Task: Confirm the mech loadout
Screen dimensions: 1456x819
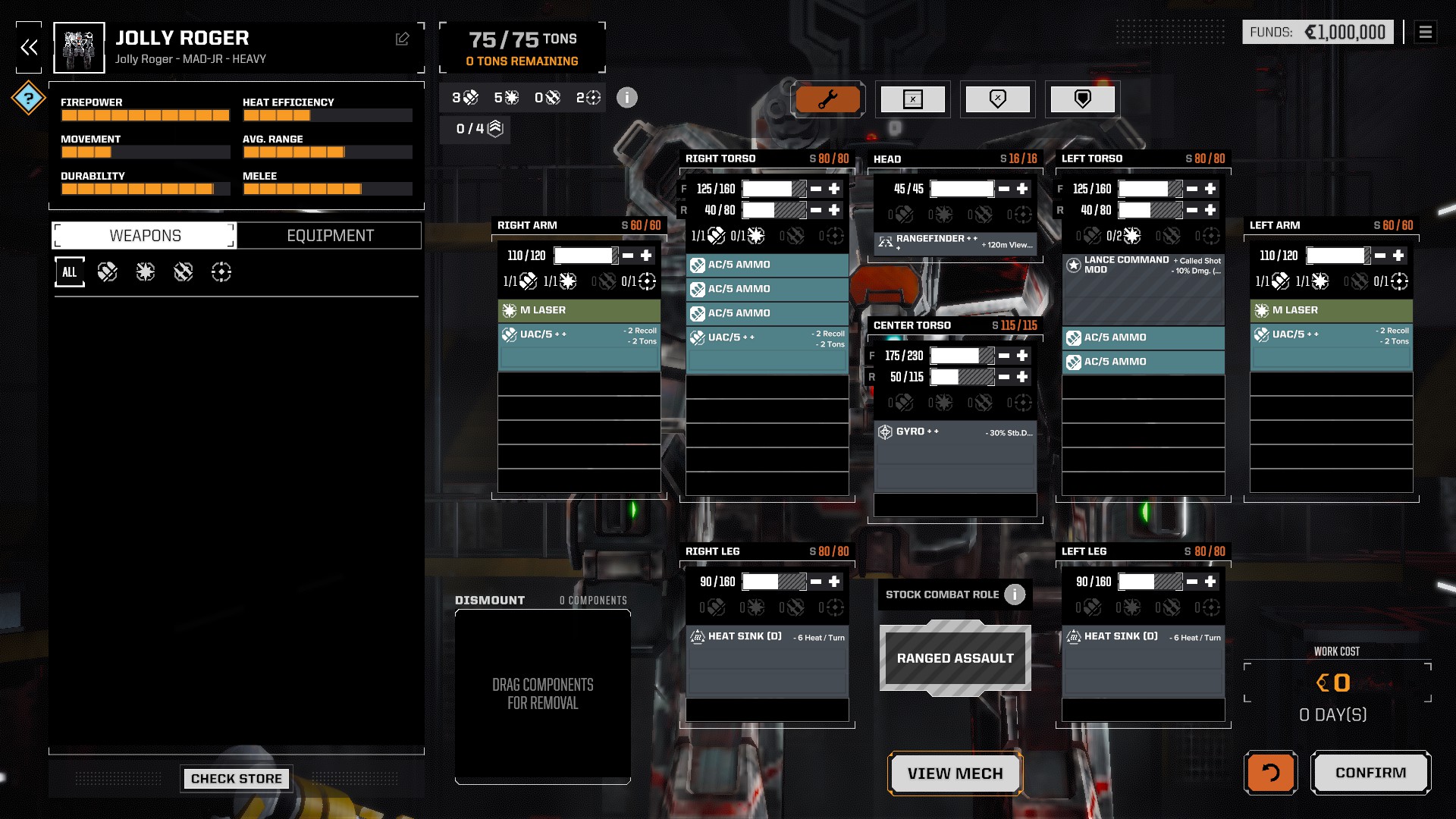Action: click(1370, 773)
